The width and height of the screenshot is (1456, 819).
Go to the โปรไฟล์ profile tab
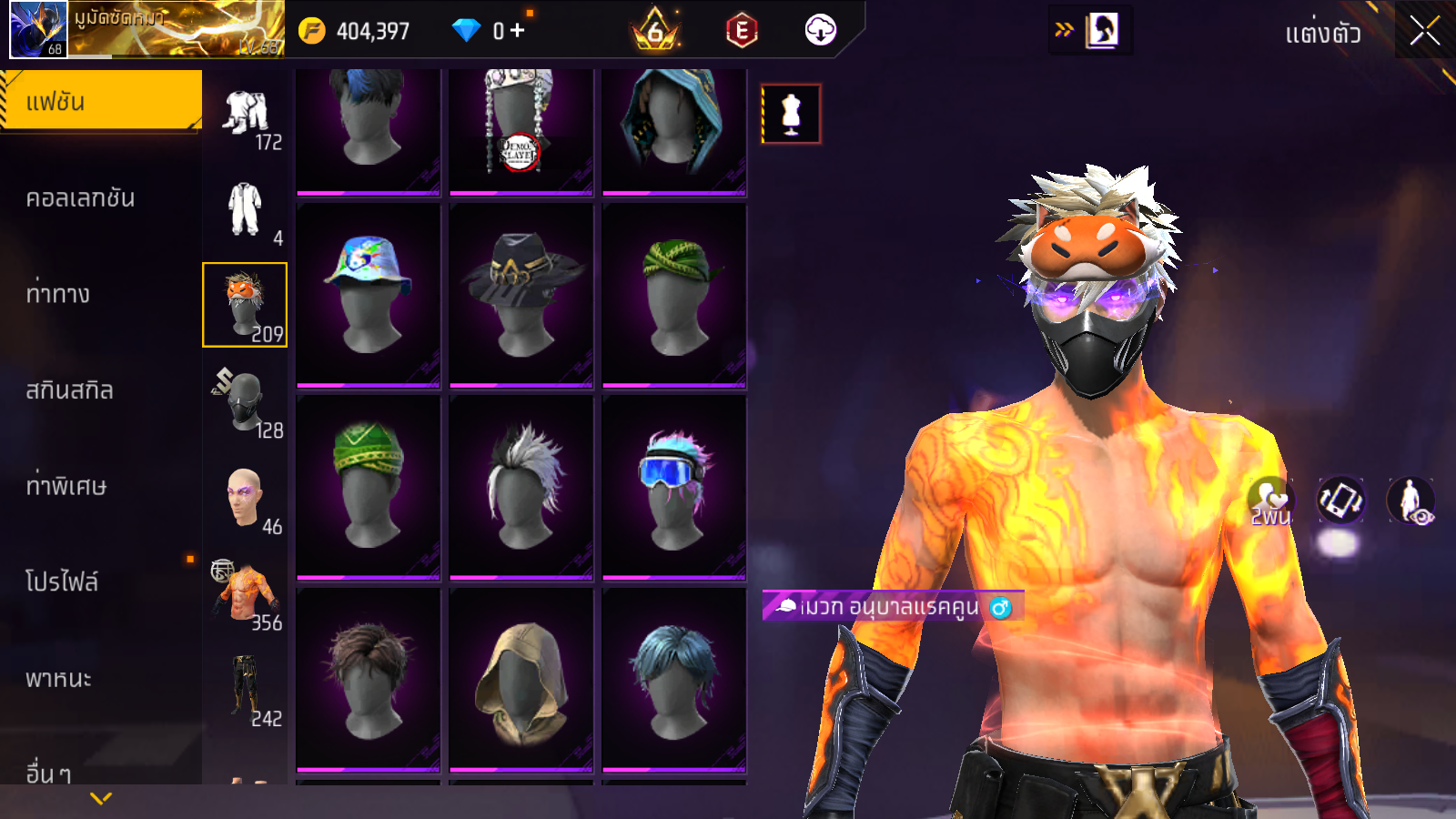(x=62, y=581)
